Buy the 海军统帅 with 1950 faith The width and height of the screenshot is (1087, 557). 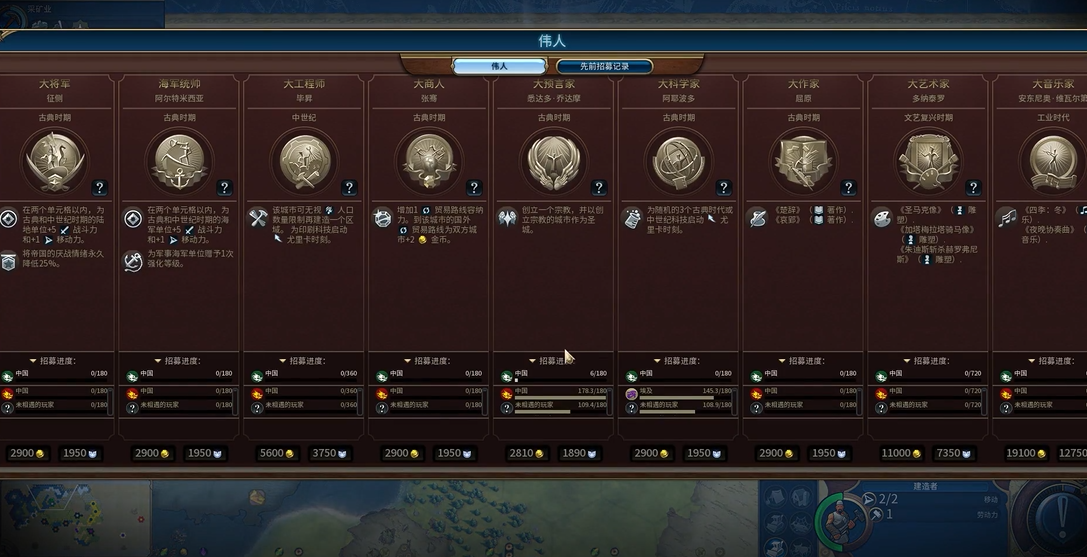[205, 453]
